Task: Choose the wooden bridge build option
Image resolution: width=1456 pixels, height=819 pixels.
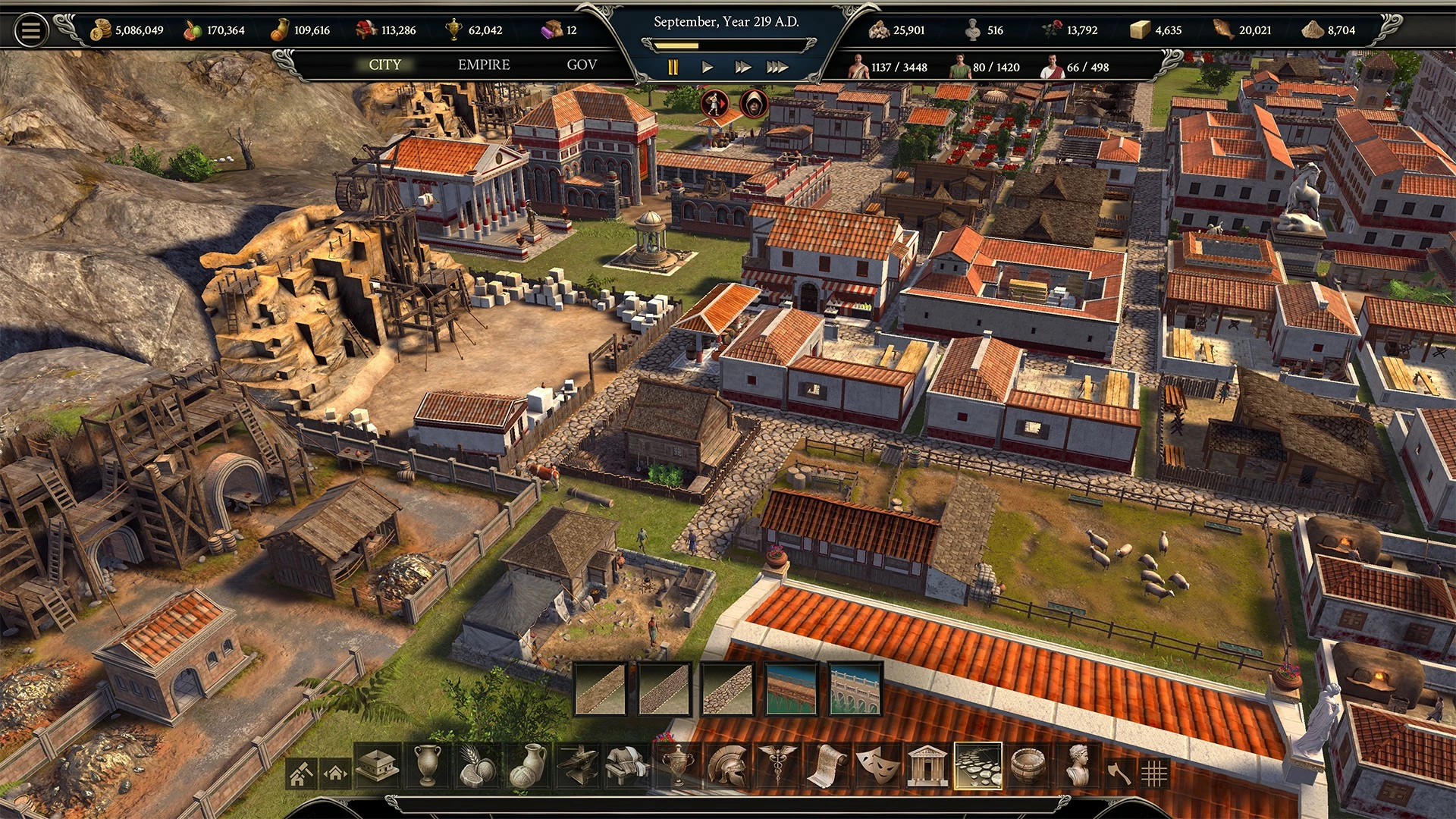Action: tap(792, 689)
